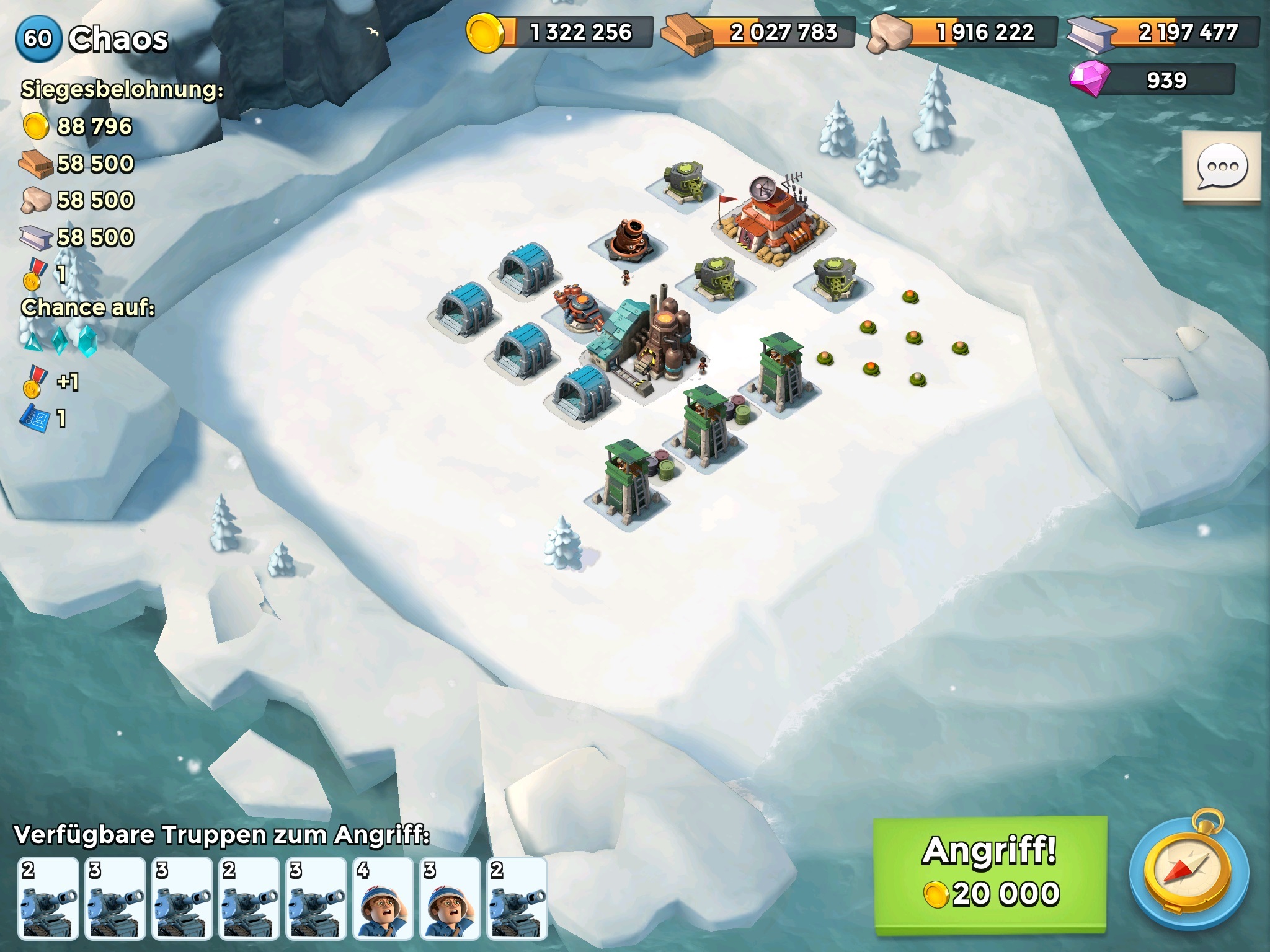Select the rifleman troop slot showing 4
1270x952 pixels.
pos(383,898)
